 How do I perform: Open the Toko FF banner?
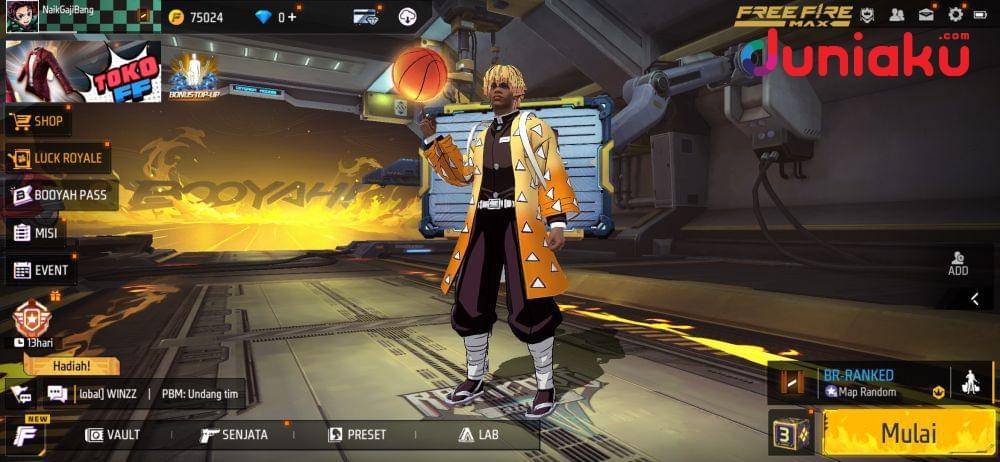tap(83, 71)
